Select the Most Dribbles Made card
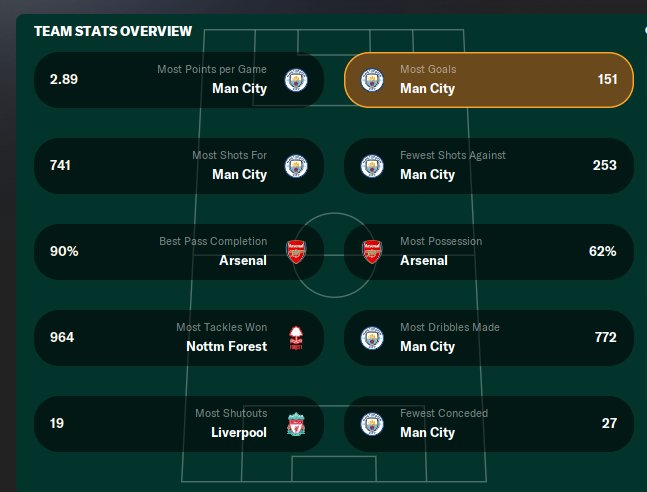647x492 pixels. (x=488, y=338)
